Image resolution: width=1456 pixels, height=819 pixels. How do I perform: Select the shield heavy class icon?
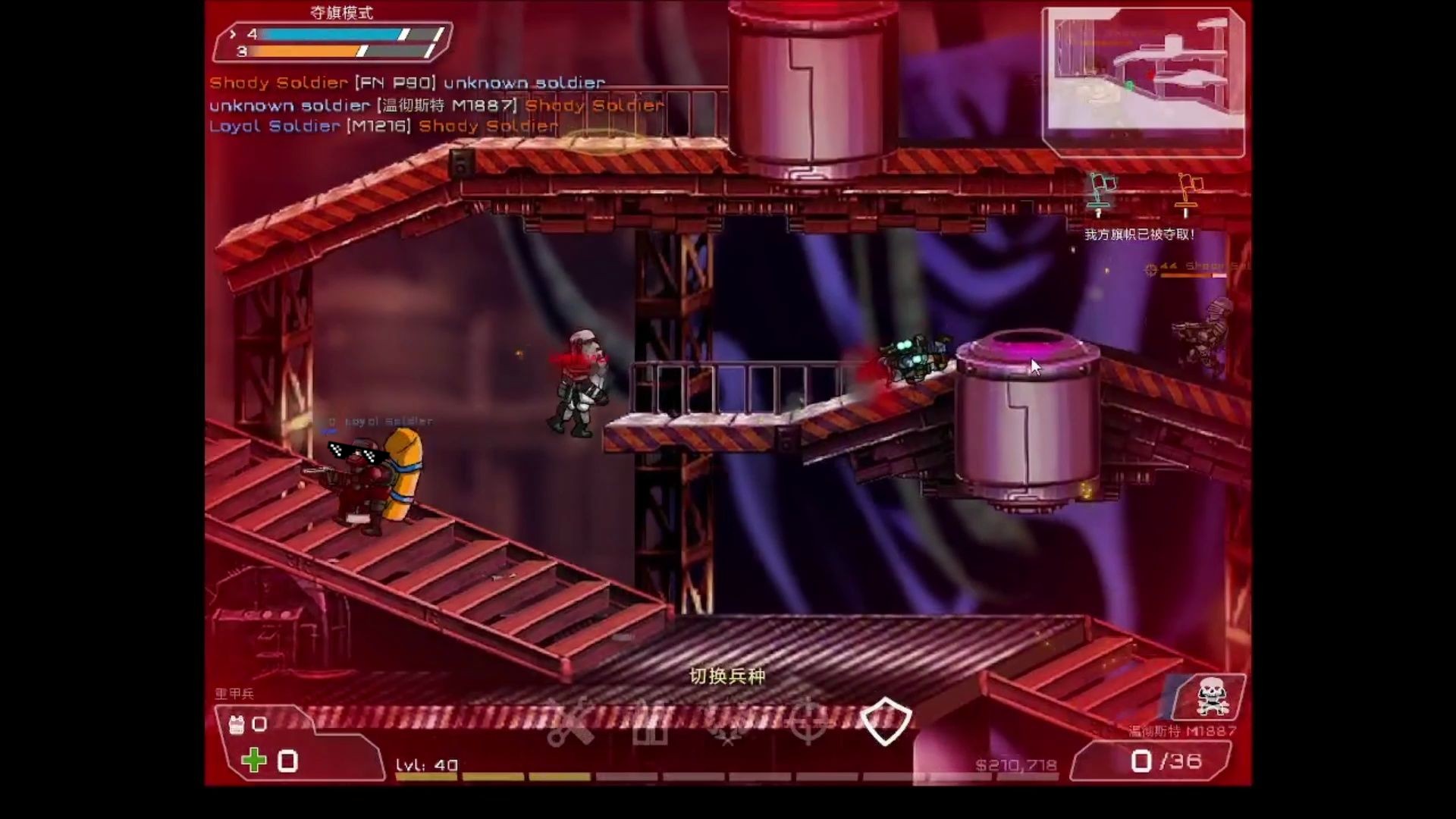[x=886, y=721]
